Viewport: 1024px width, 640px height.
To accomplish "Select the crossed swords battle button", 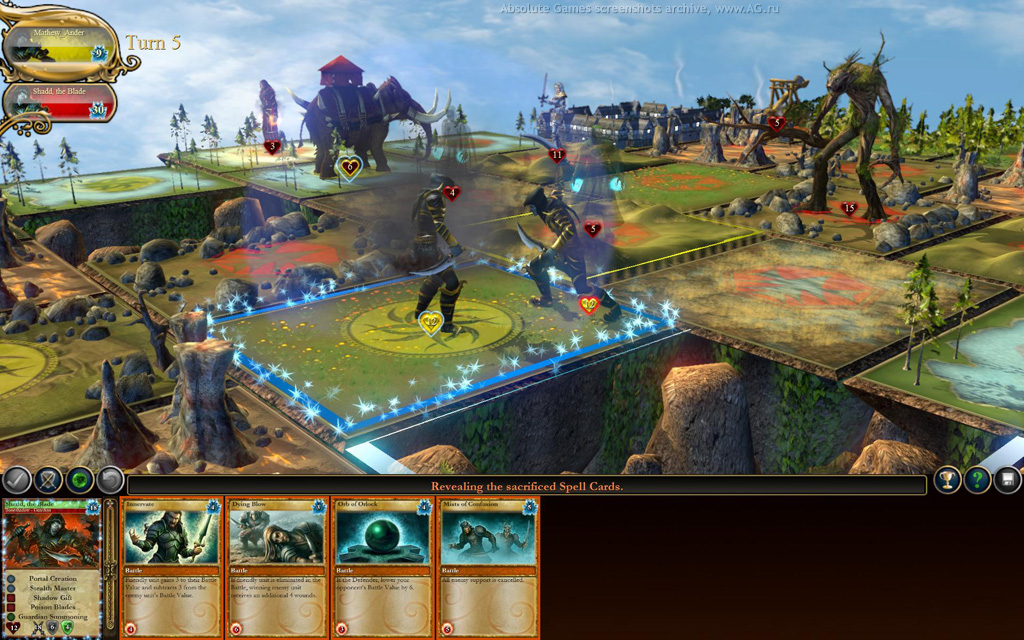I will [x=48, y=481].
